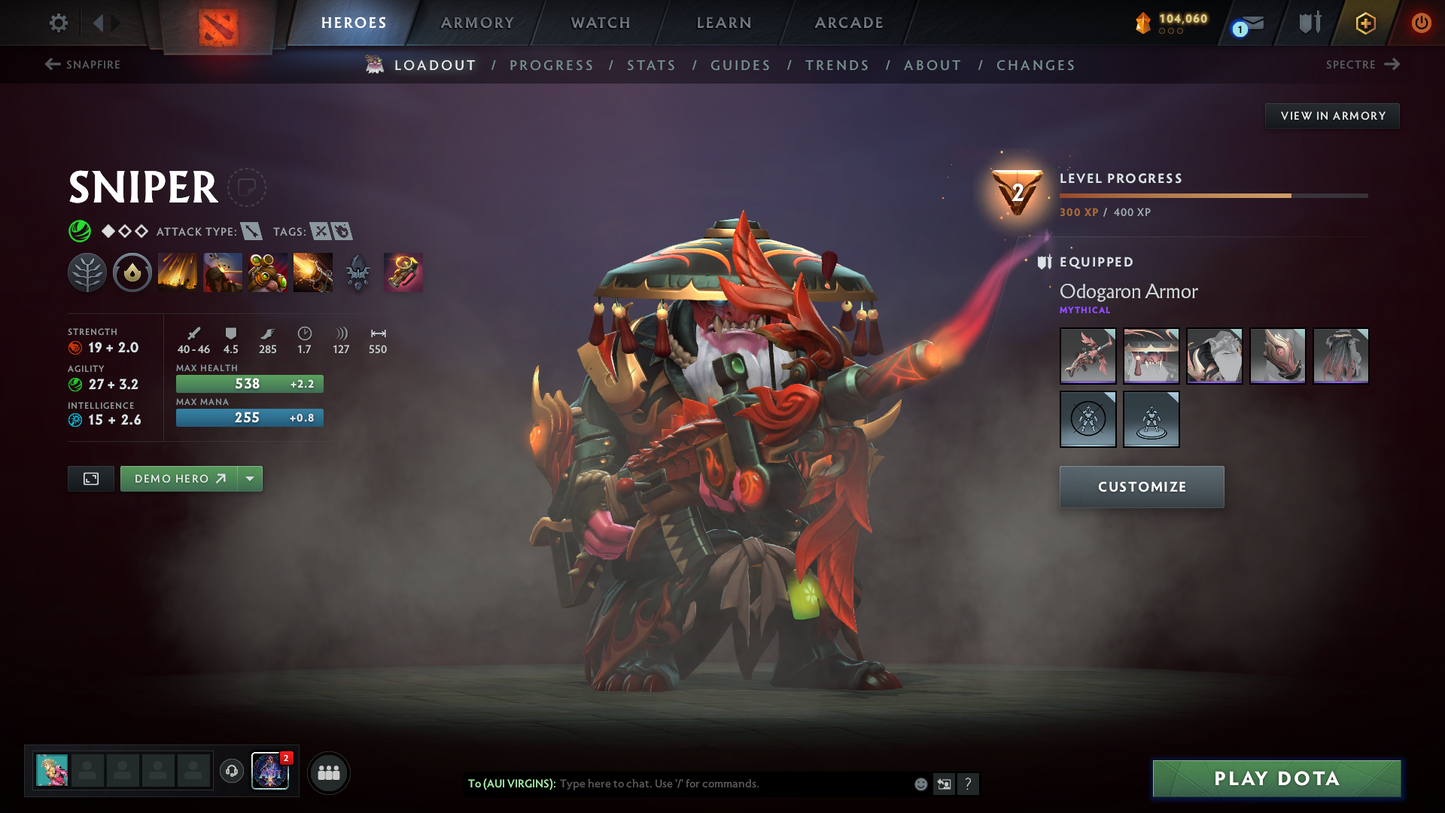Navigate forward to Spectre hero
The height and width of the screenshot is (813, 1445).
[x=1362, y=64]
